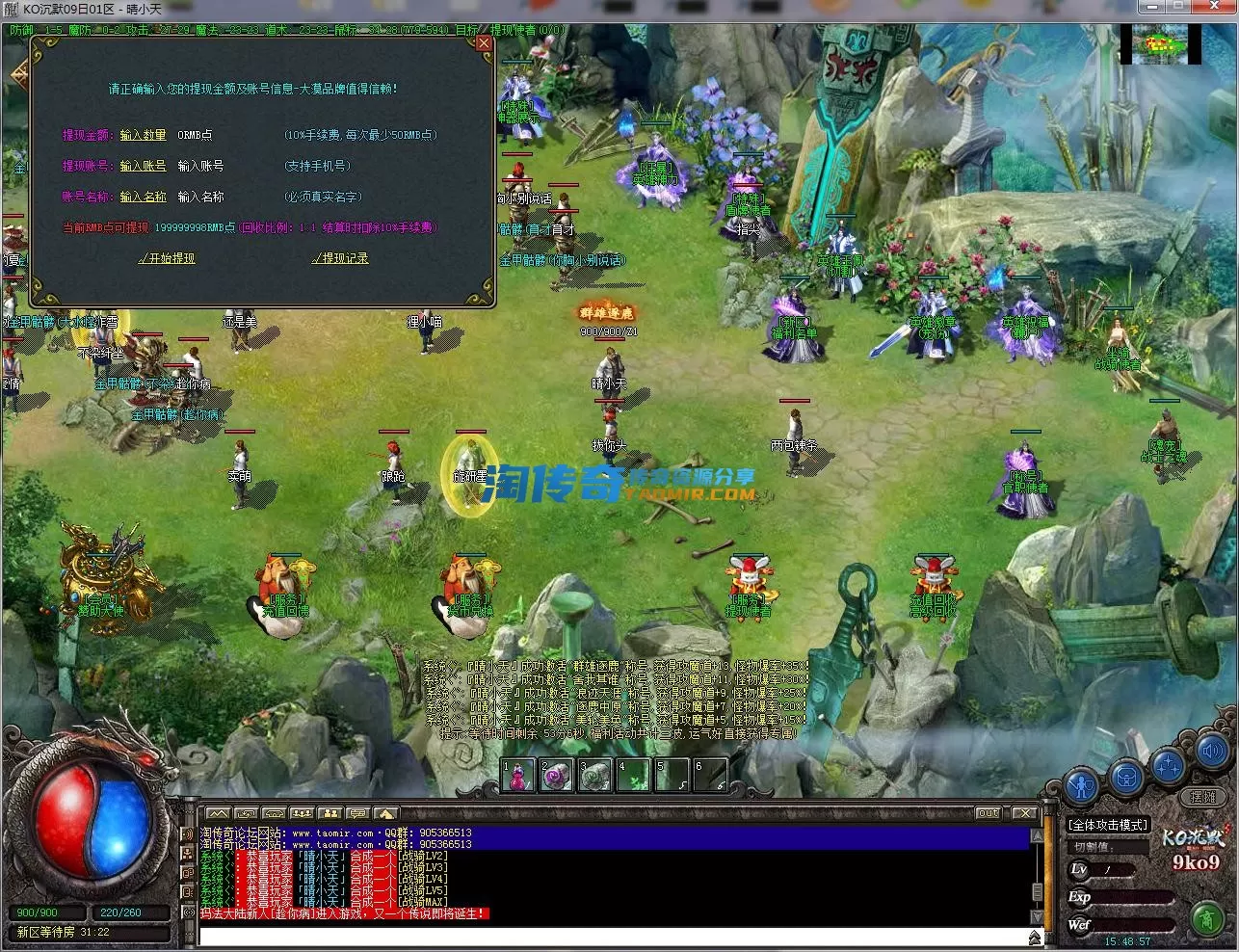This screenshot has height=952, width=1239.
Task: Open the minimap in the top-right corner
Action: (1159, 44)
